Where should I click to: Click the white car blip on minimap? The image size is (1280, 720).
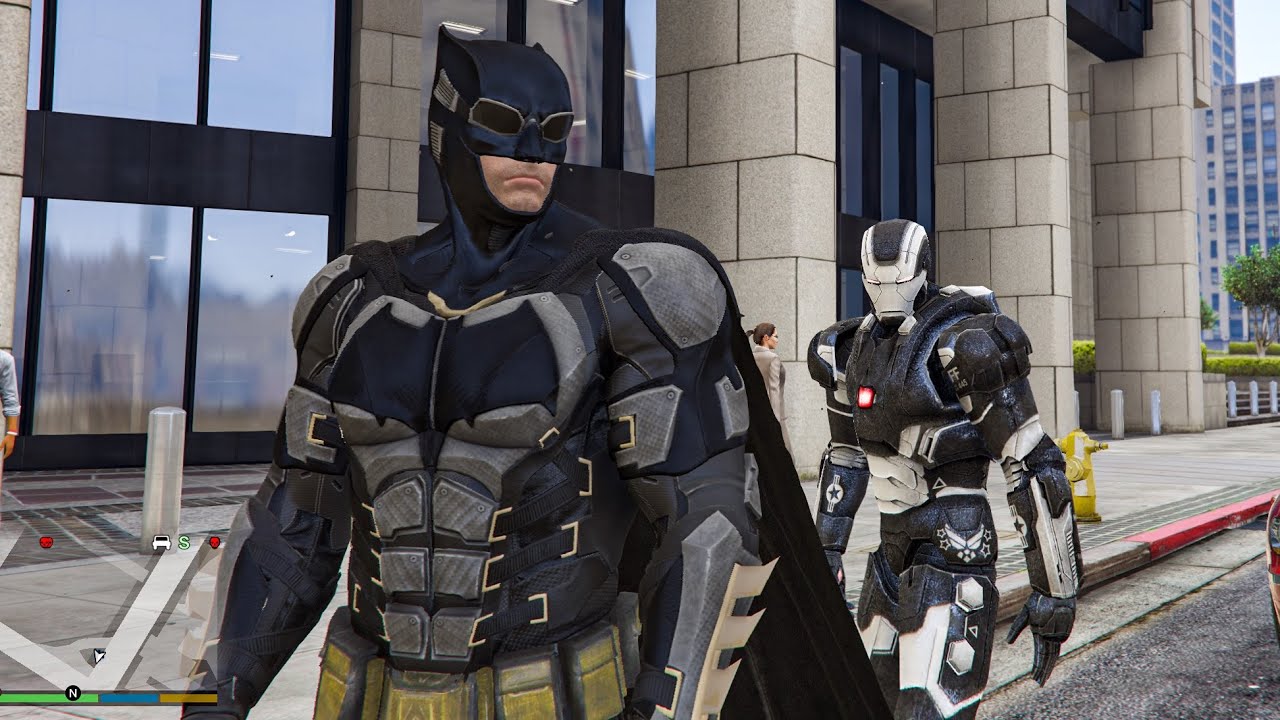pyautogui.click(x=161, y=543)
